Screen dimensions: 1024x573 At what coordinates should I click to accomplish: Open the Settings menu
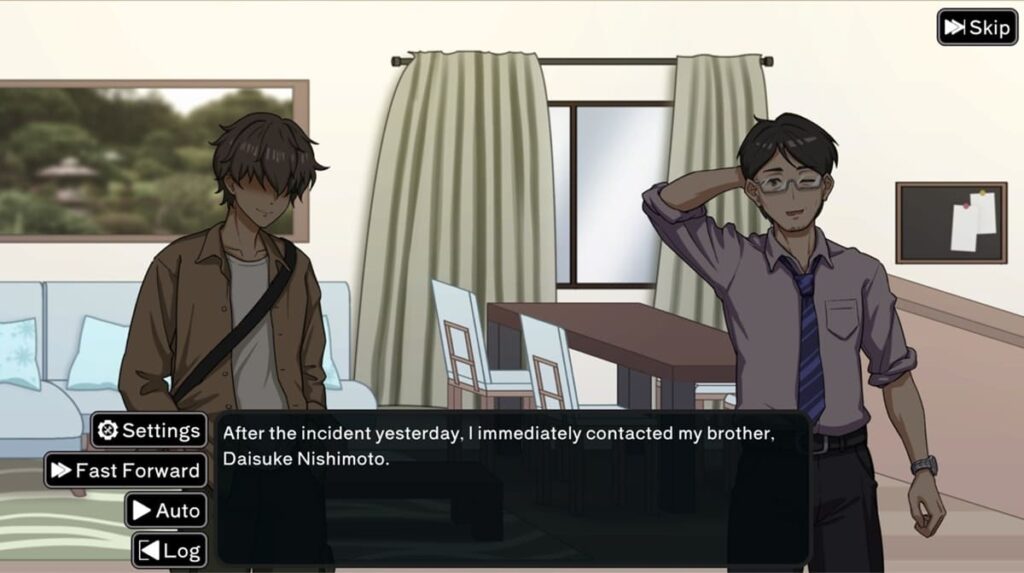(149, 431)
